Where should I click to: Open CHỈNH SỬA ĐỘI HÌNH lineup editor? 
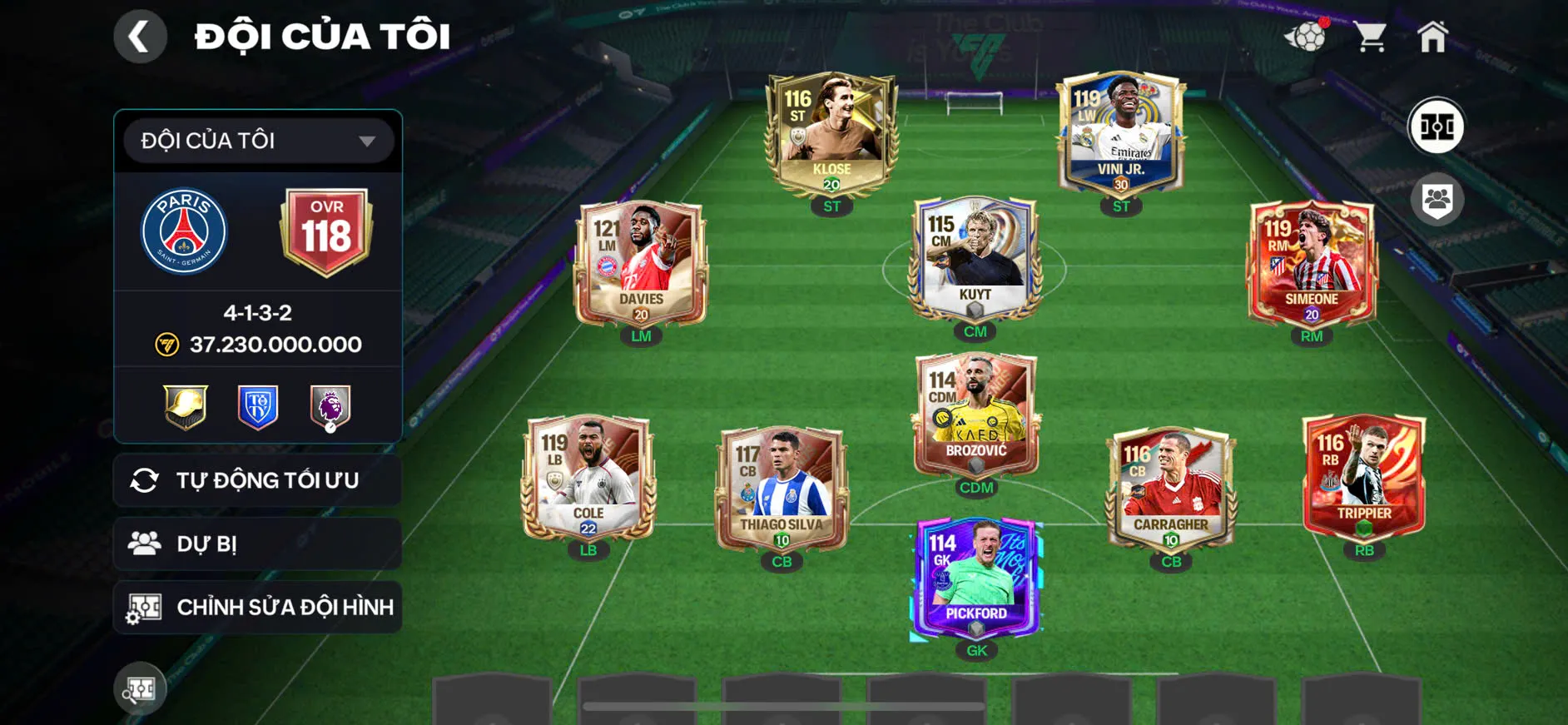point(256,607)
